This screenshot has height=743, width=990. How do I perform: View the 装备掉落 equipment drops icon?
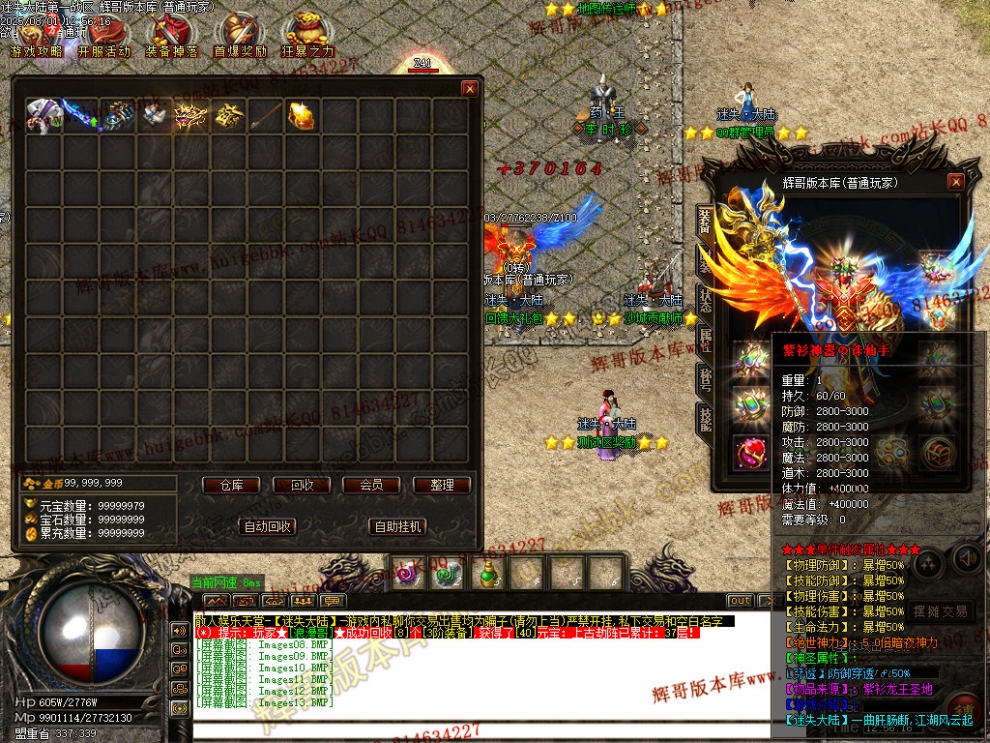(172, 38)
